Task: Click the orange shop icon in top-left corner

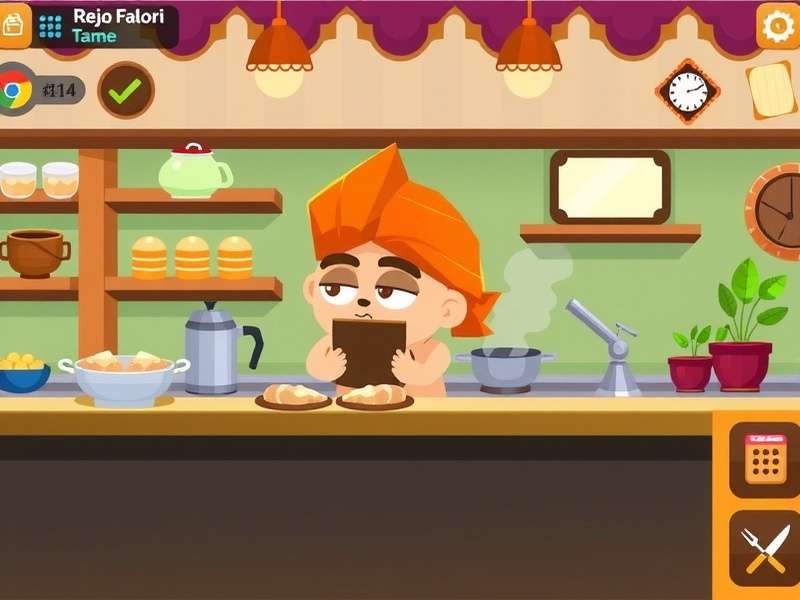Action: (x=14, y=25)
